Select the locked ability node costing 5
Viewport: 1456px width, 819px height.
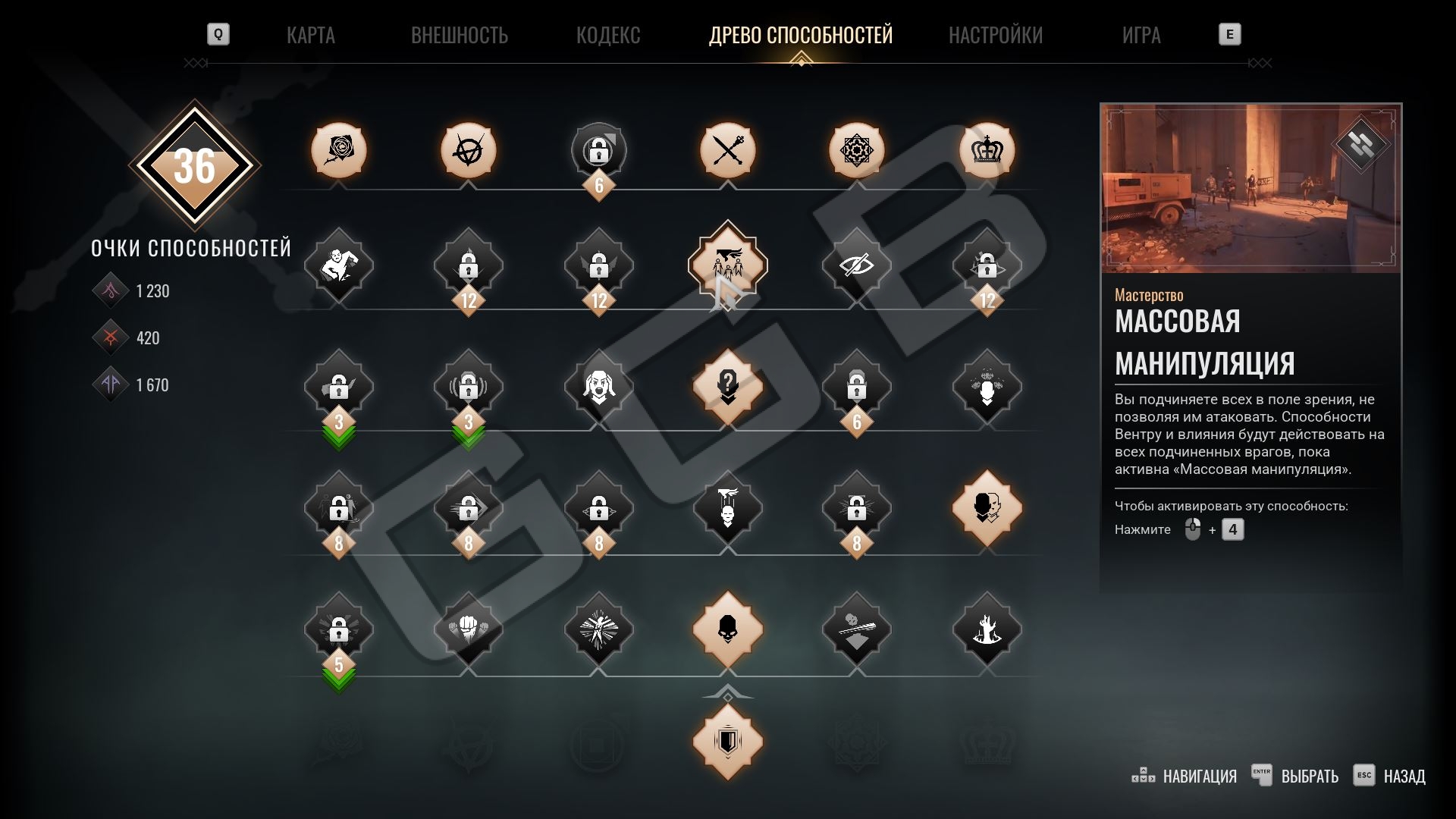(339, 629)
